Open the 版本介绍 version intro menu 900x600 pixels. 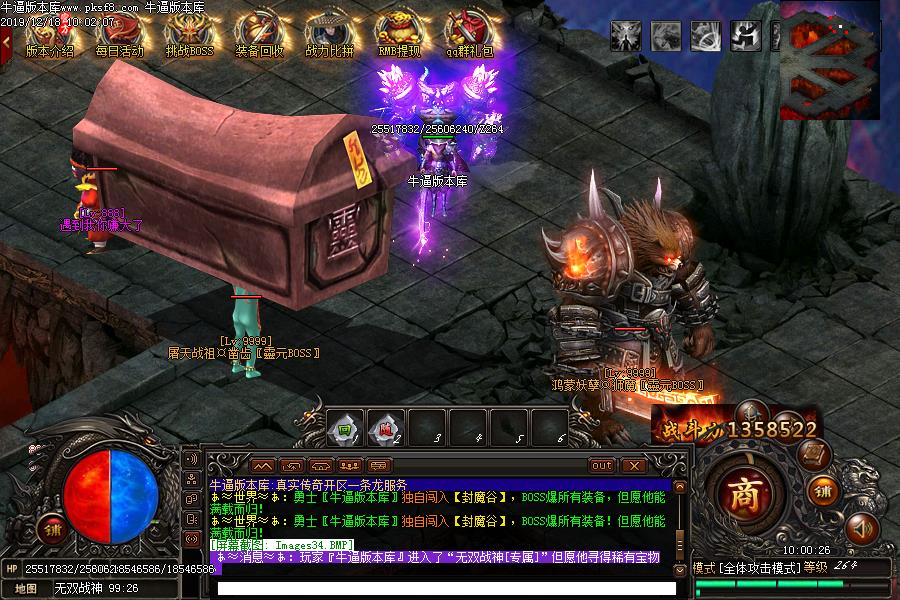coord(49,35)
